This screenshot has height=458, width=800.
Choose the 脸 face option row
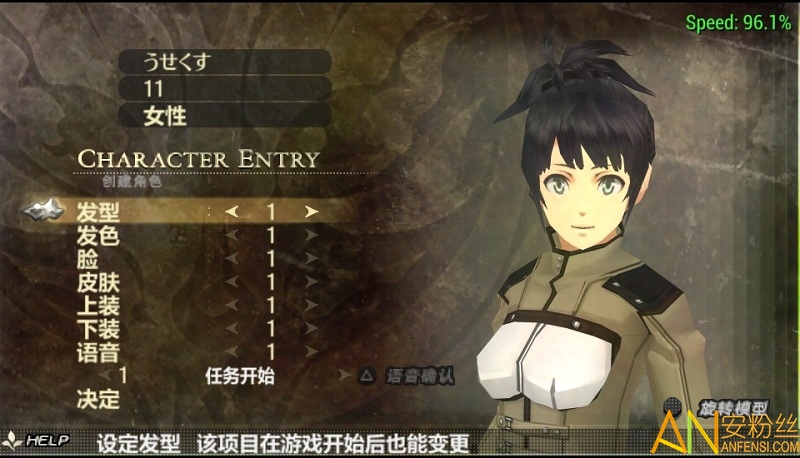click(88, 259)
